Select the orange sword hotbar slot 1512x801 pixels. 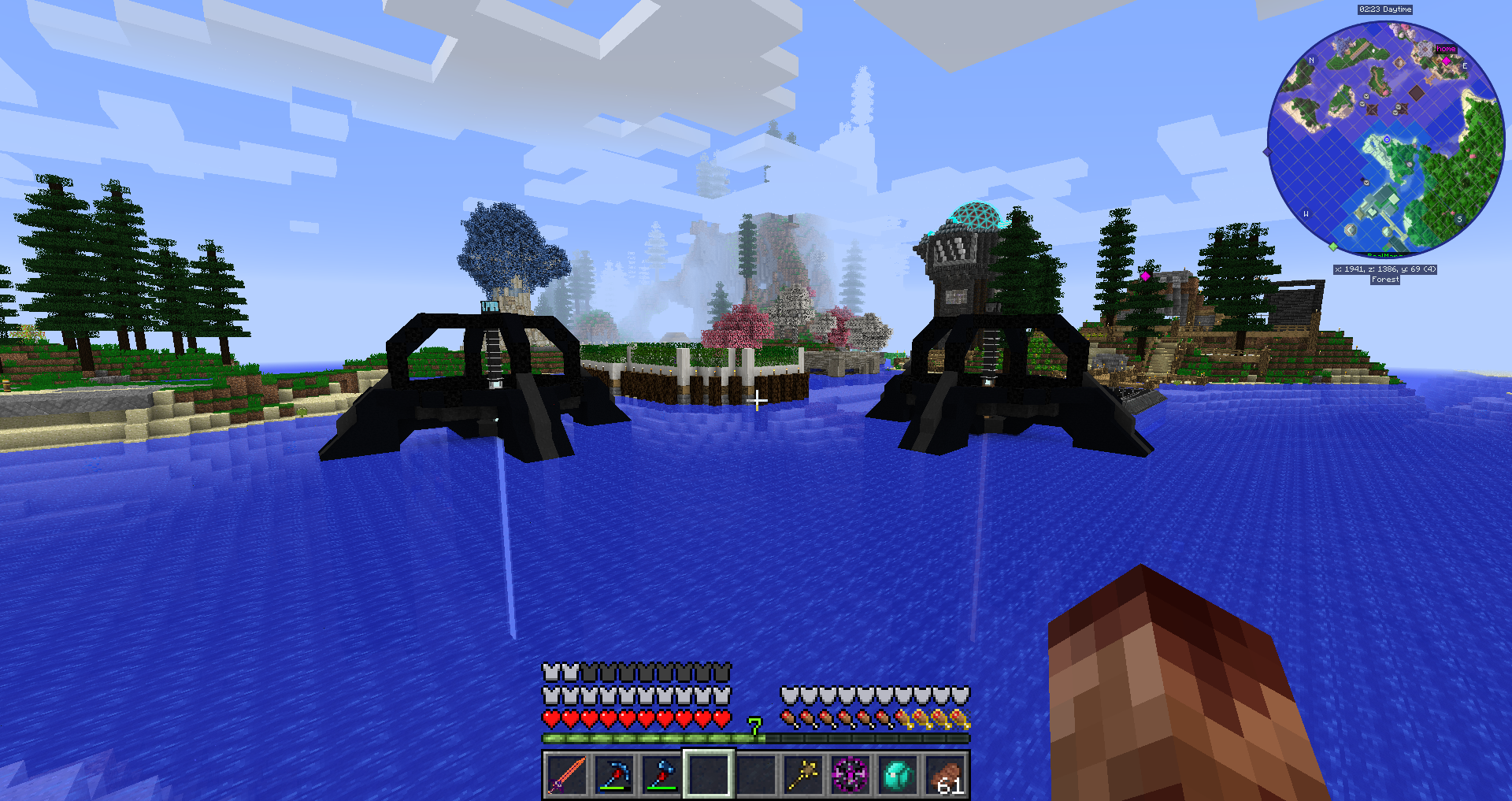(567, 775)
